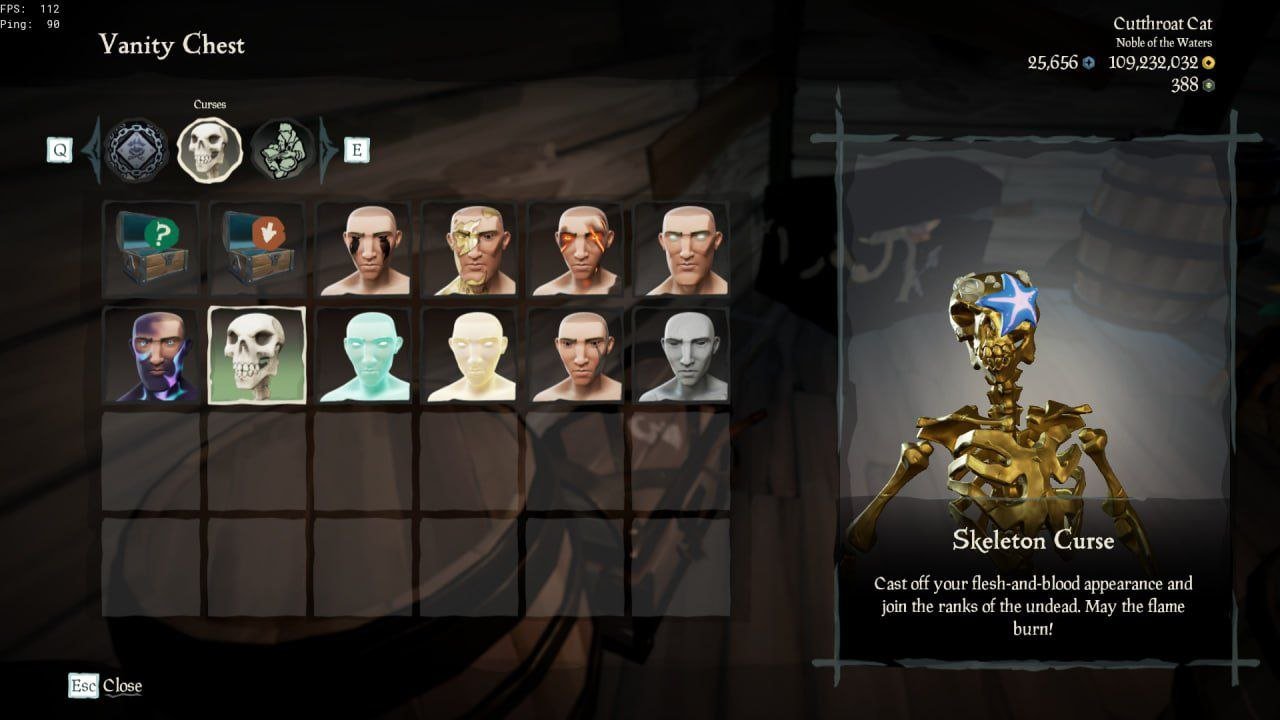Select the gold-plated face curse

470,250
